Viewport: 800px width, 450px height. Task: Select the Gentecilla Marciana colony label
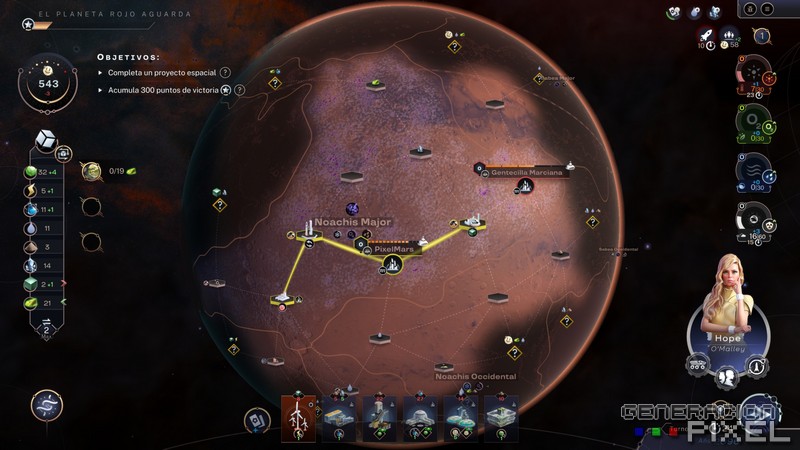[x=526, y=172]
